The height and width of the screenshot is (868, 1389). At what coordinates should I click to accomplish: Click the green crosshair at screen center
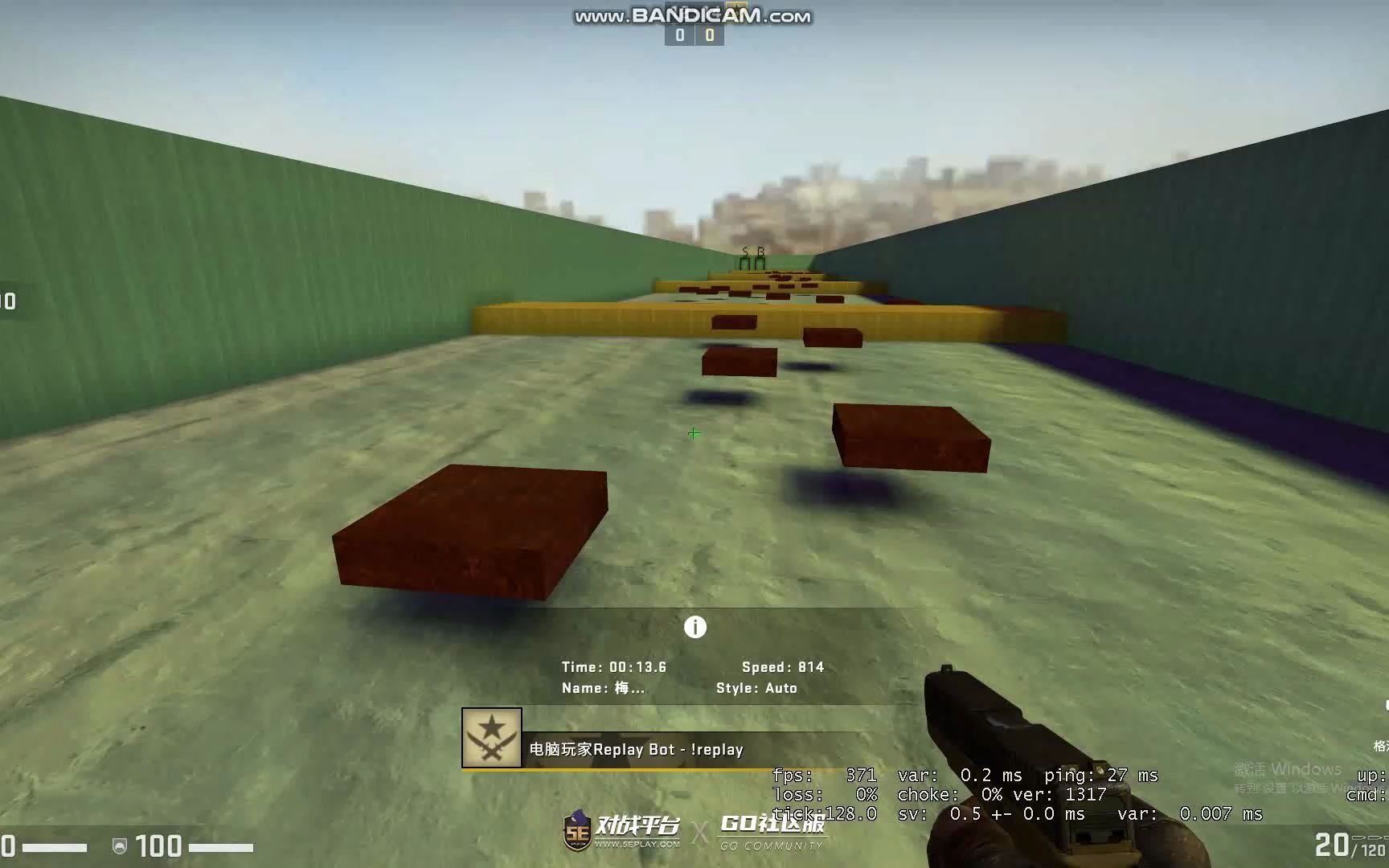point(694,432)
